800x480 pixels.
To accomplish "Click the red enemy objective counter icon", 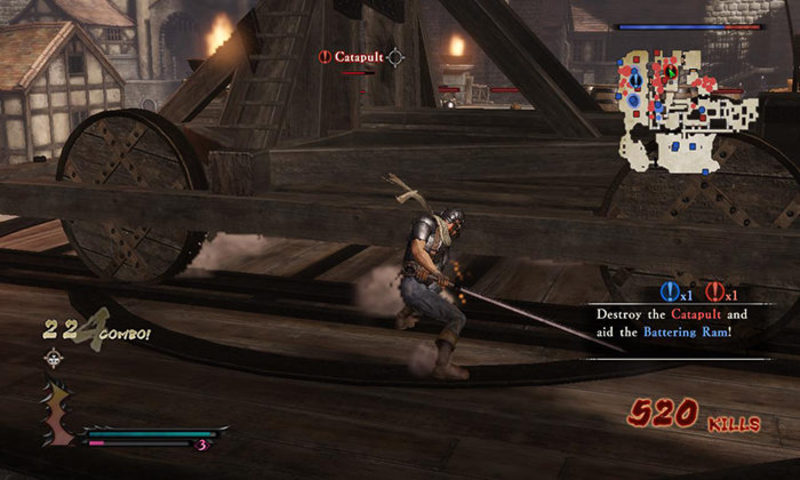I will pos(714,292).
